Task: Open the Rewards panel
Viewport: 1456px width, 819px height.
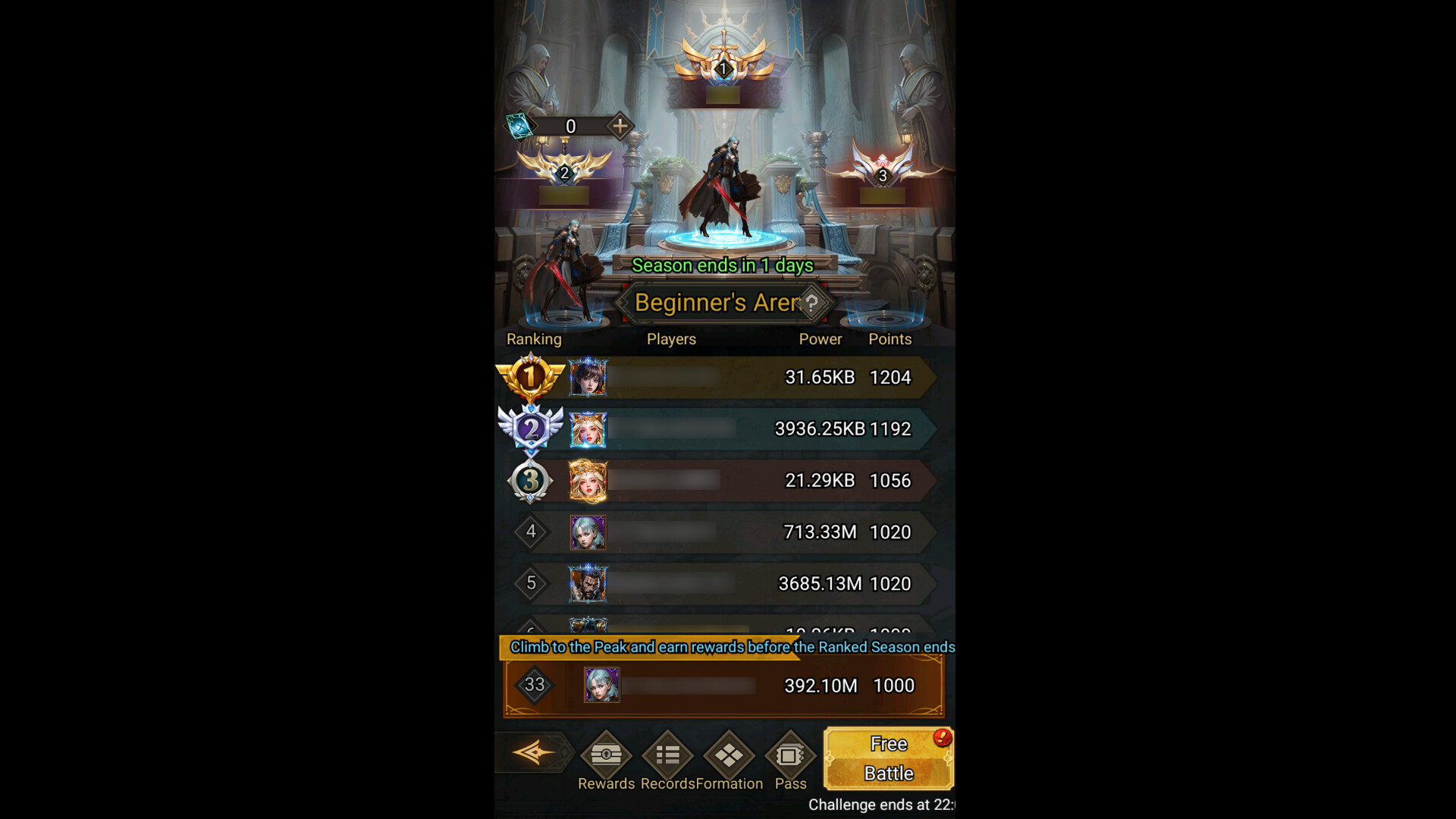Action: pyautogui.click(x=605, y=756)
